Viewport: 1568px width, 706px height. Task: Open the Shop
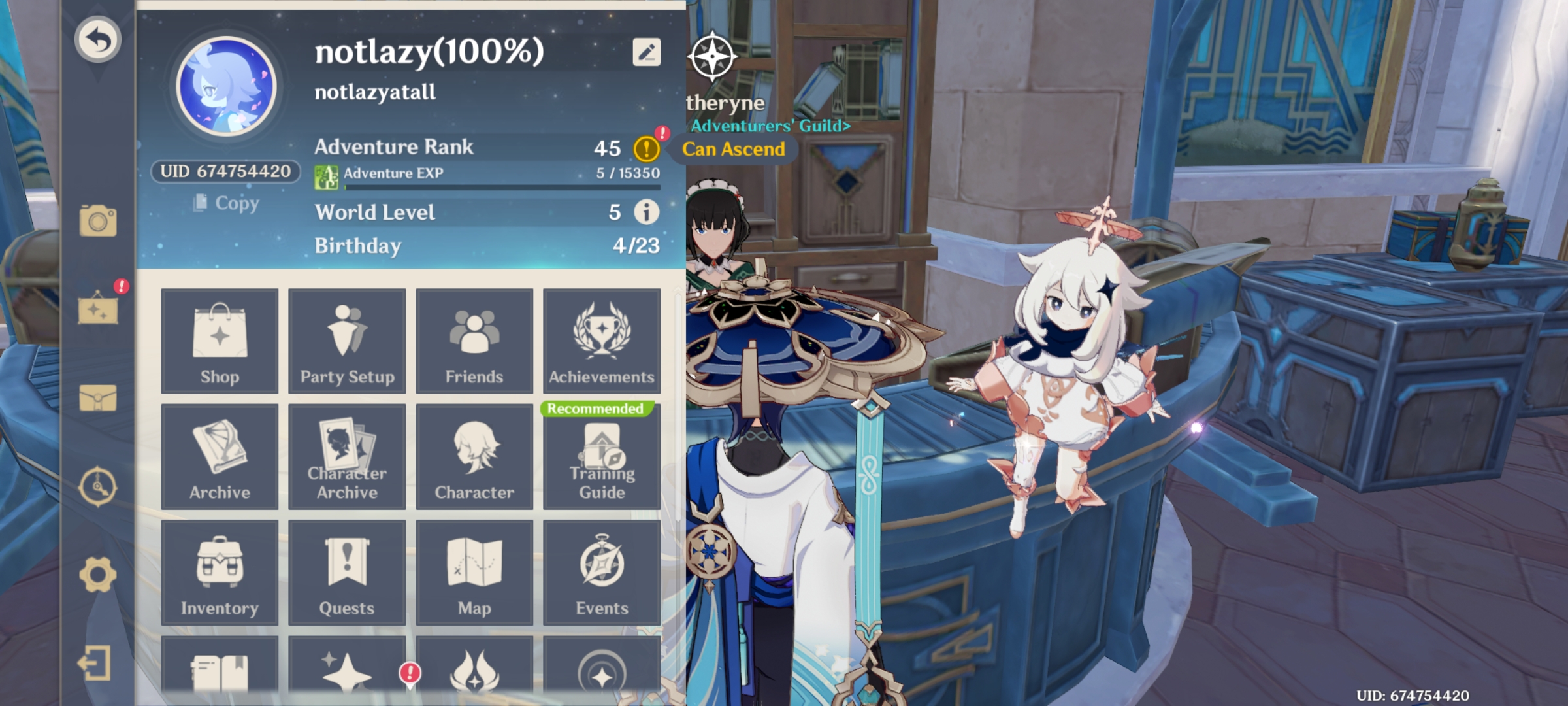(220, 341)
